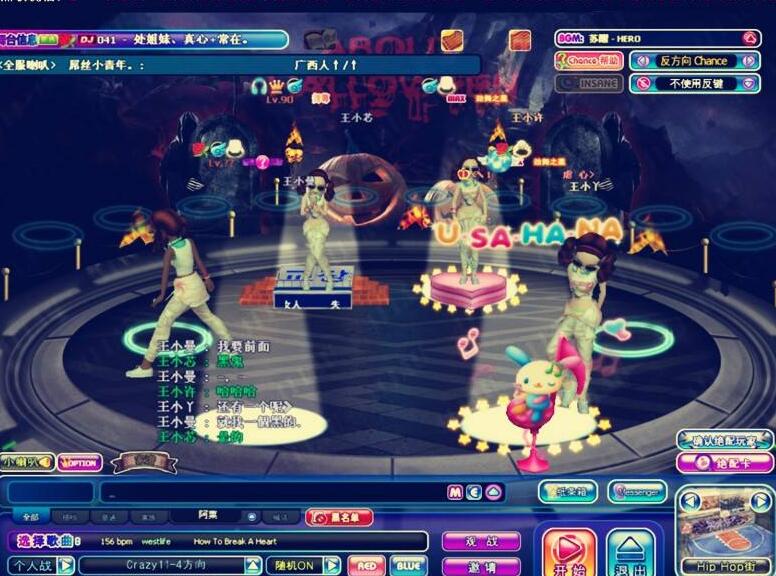
Task: Exit the room with the 退出 button
Action: tap(630, 553)
